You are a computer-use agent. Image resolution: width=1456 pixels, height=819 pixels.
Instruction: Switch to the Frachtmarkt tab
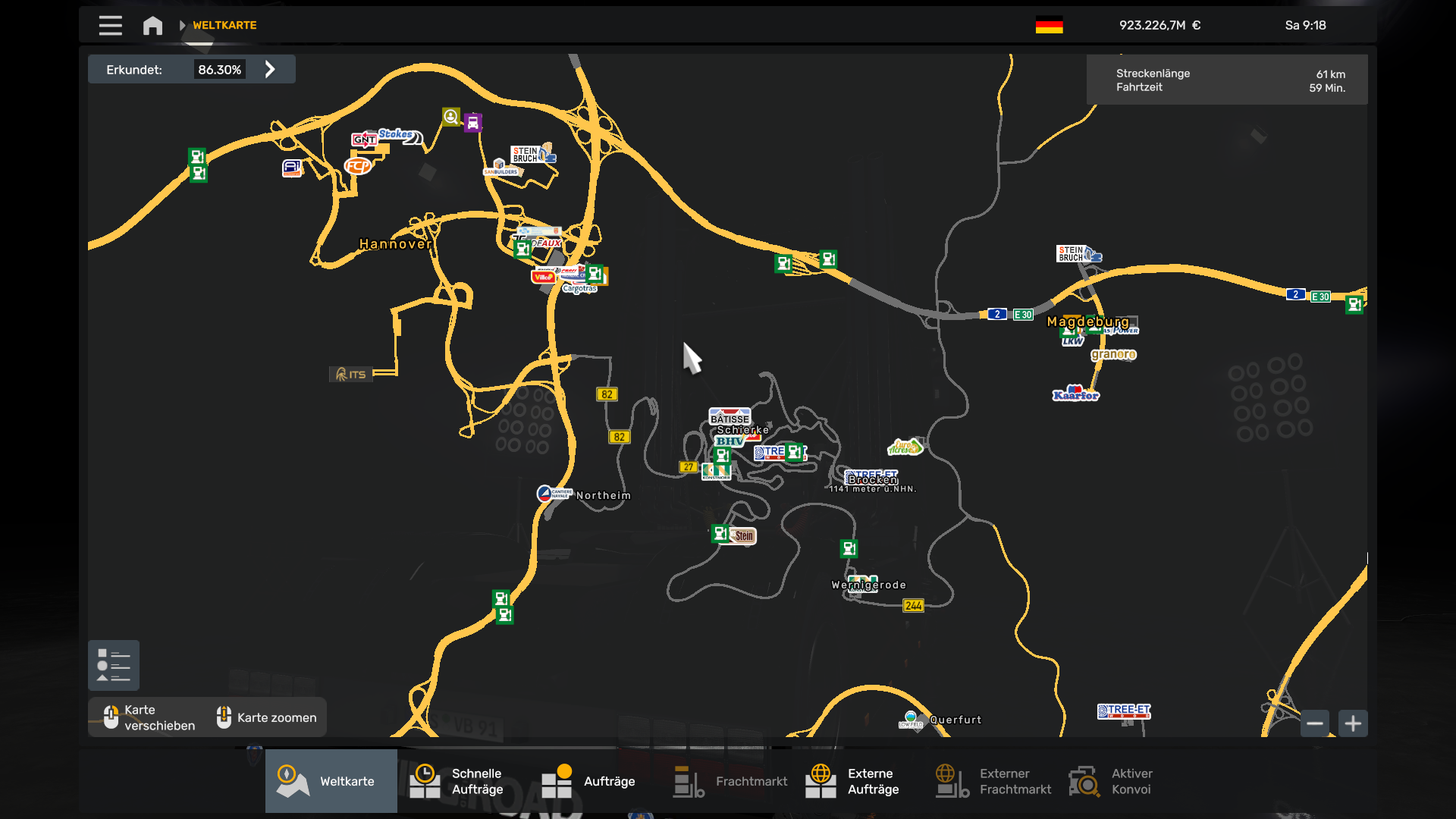730,780
